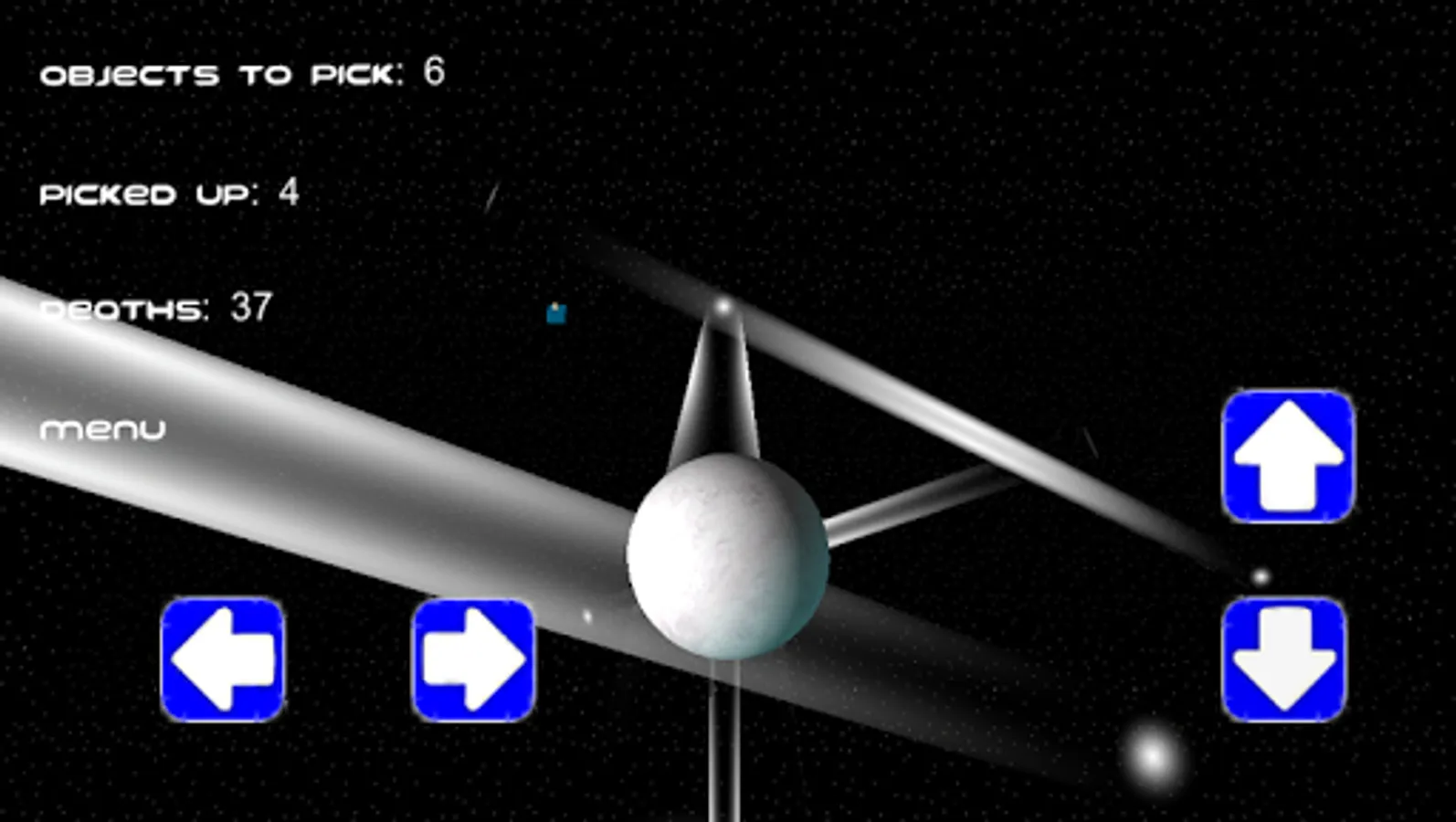The height and width of the screenshot is (822, 1456).
Task: Select the left movement control
Action: (x=224, y=661)
